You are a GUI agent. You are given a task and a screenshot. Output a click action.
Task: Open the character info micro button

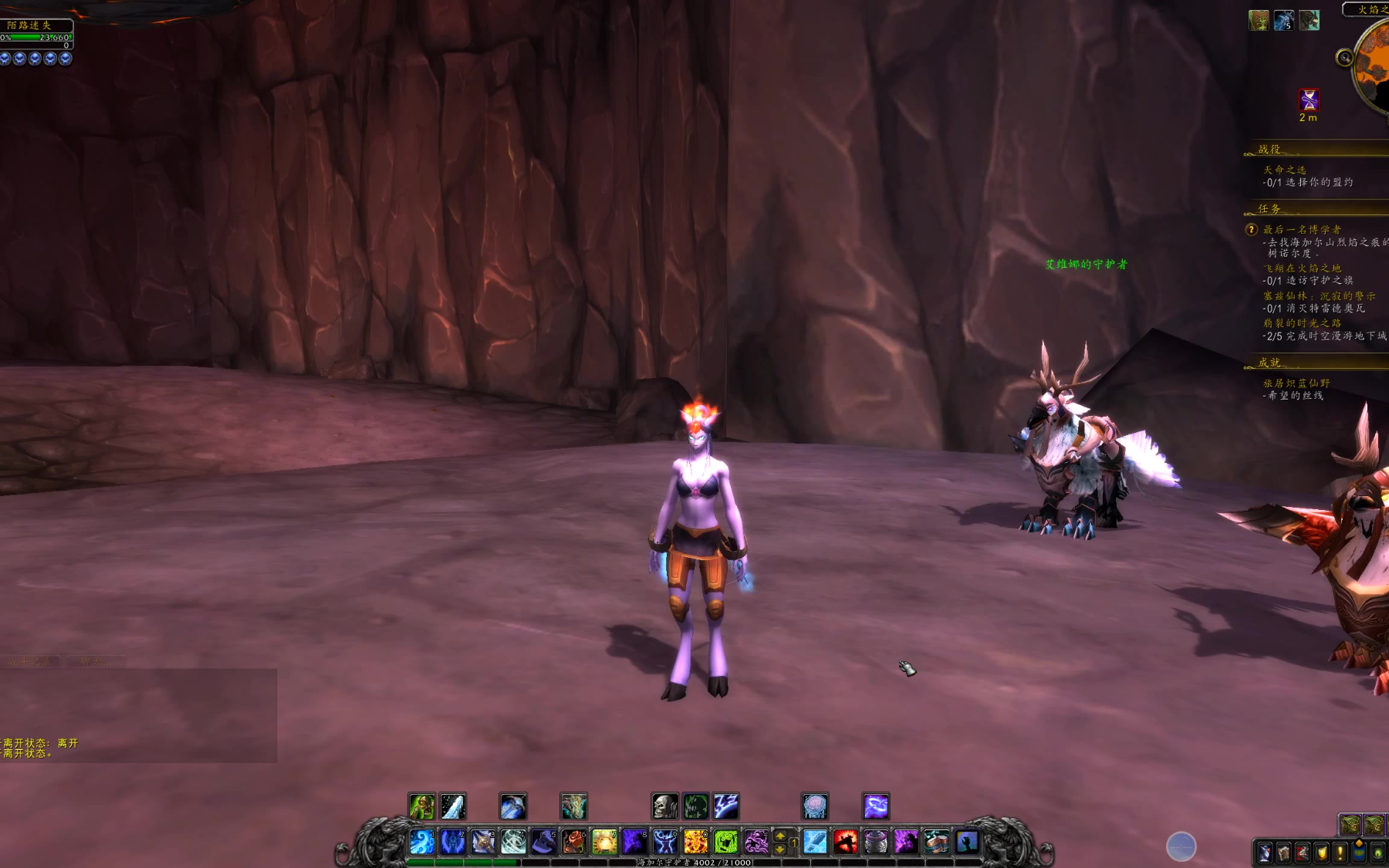coord(1264,853)
